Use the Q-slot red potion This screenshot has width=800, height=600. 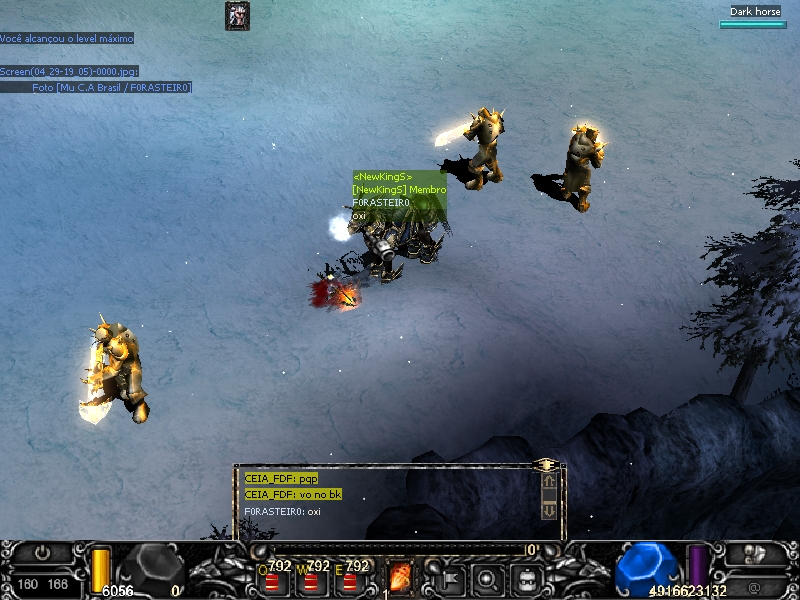pyautogui.click(x=272, y=581)
